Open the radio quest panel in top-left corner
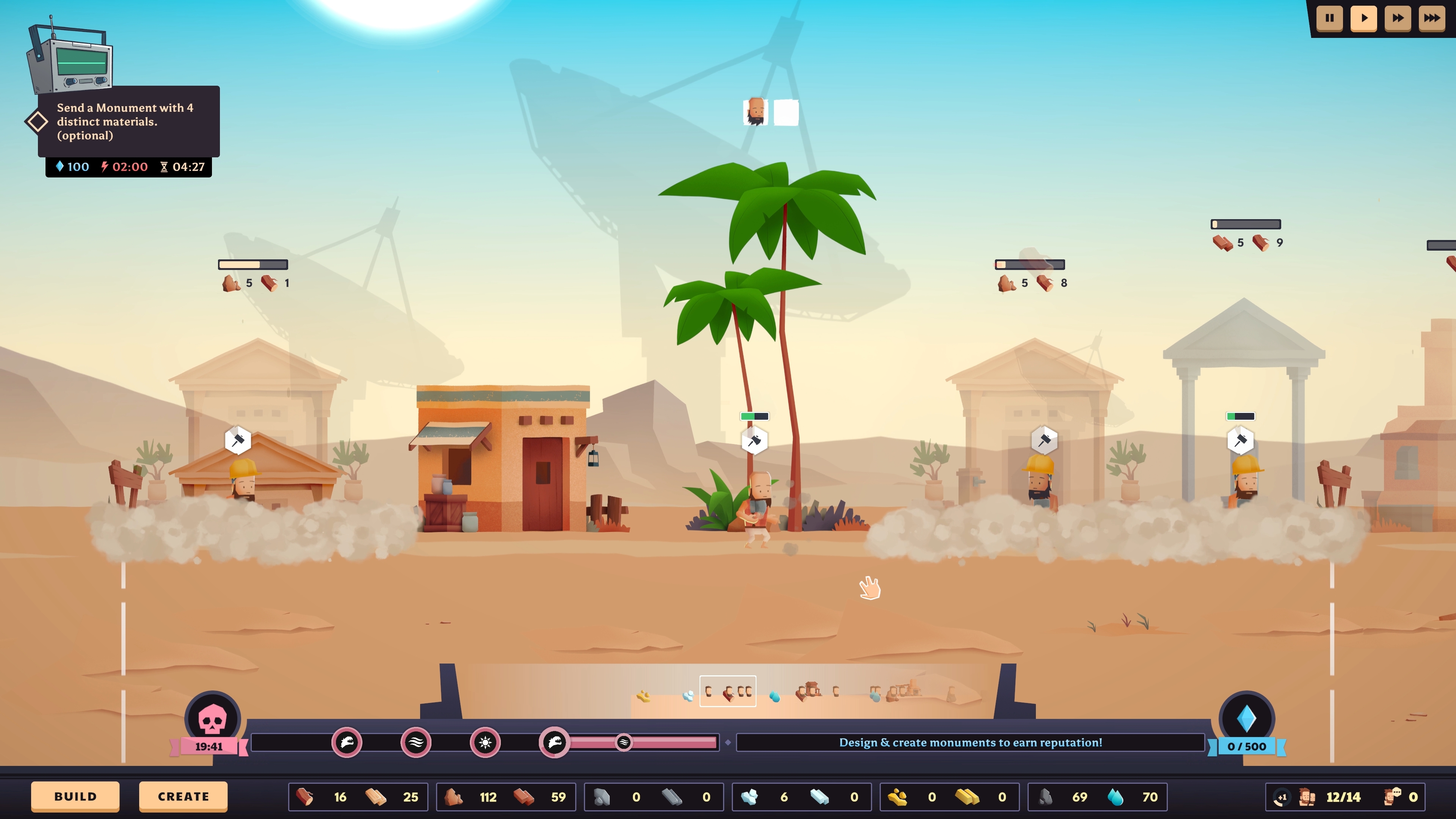 (x=71, y=62)
